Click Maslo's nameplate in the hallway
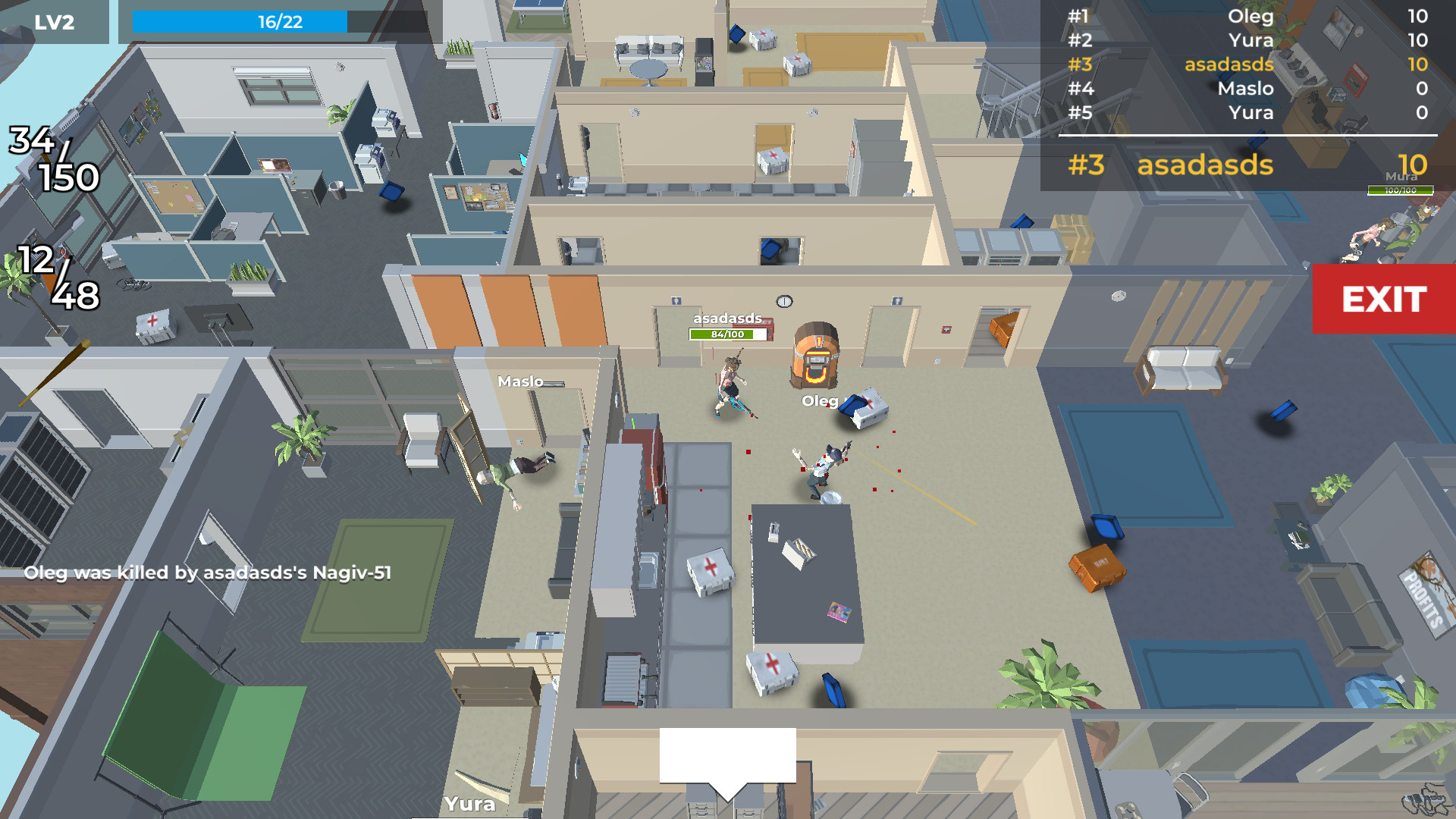Screen dimensions: 1456x819 coord(521,381)
